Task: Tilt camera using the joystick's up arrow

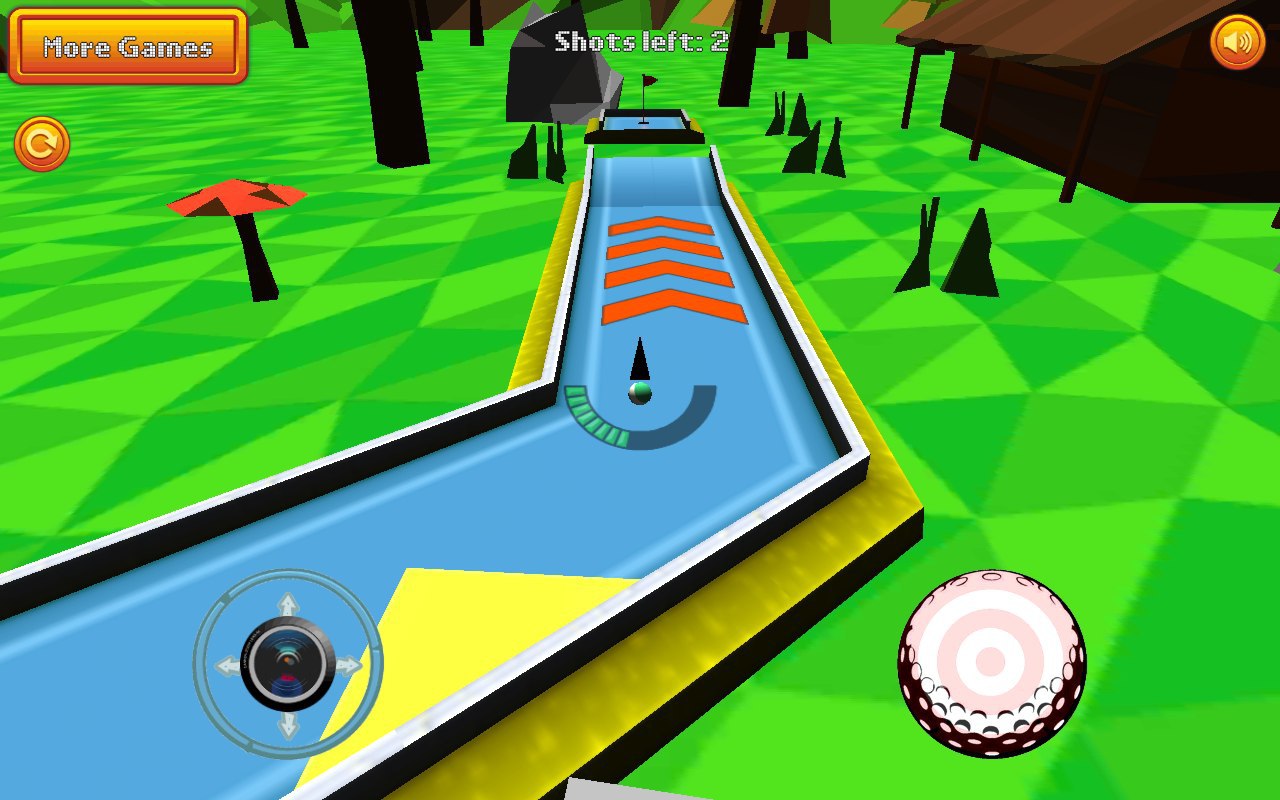Action: coord(288,605)
